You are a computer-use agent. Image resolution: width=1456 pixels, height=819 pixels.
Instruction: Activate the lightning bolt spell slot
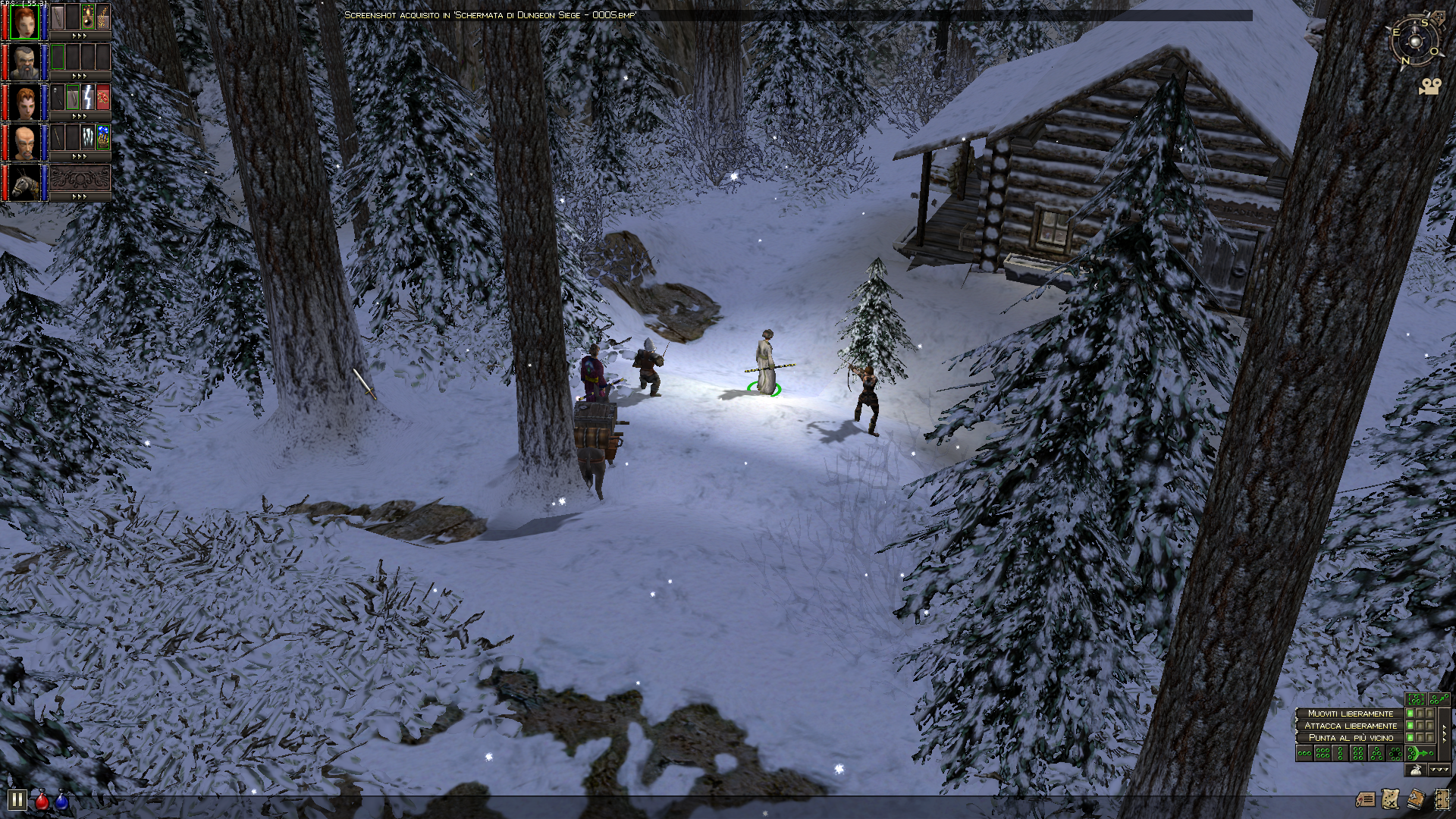click(x=88, y=97)
